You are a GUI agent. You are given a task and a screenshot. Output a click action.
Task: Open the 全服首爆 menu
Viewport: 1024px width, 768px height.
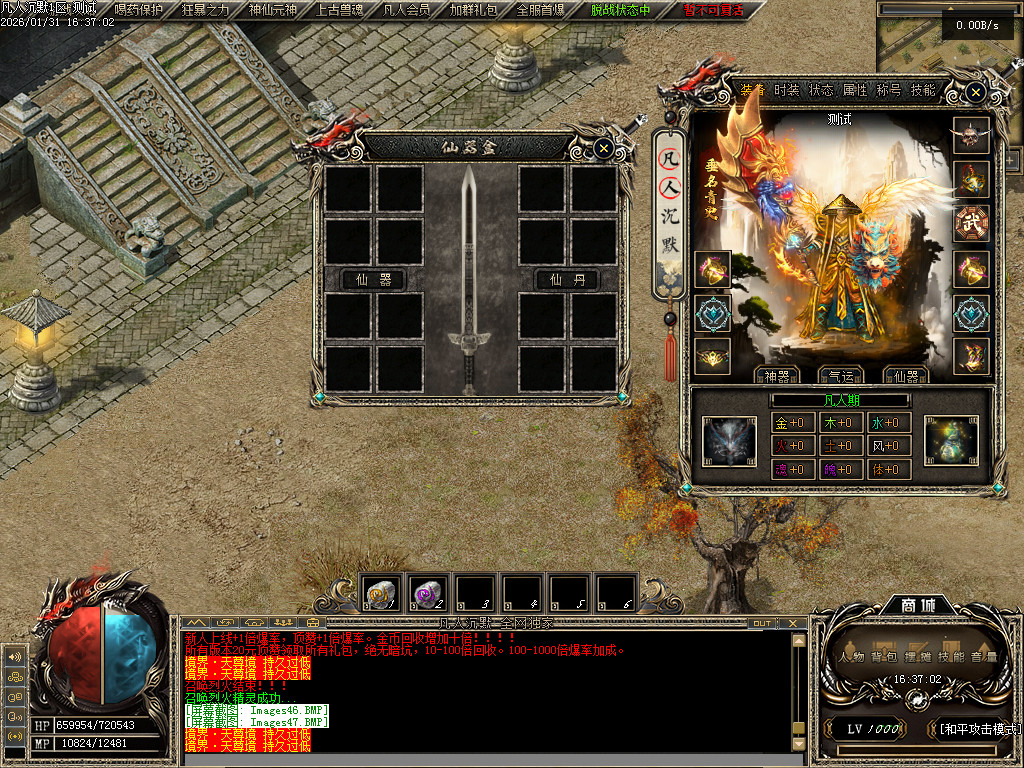[x=541, y=10]
